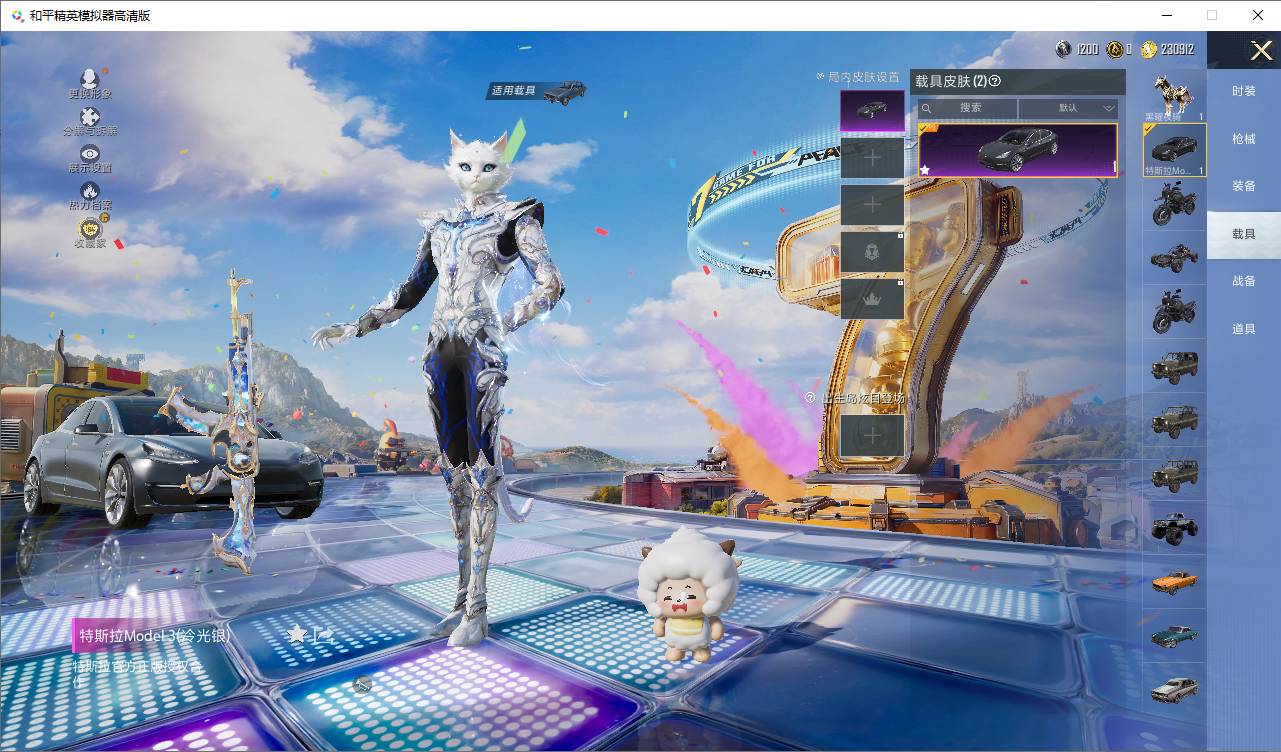Close the wardrobe with the X button

[x=1261, y=50]
